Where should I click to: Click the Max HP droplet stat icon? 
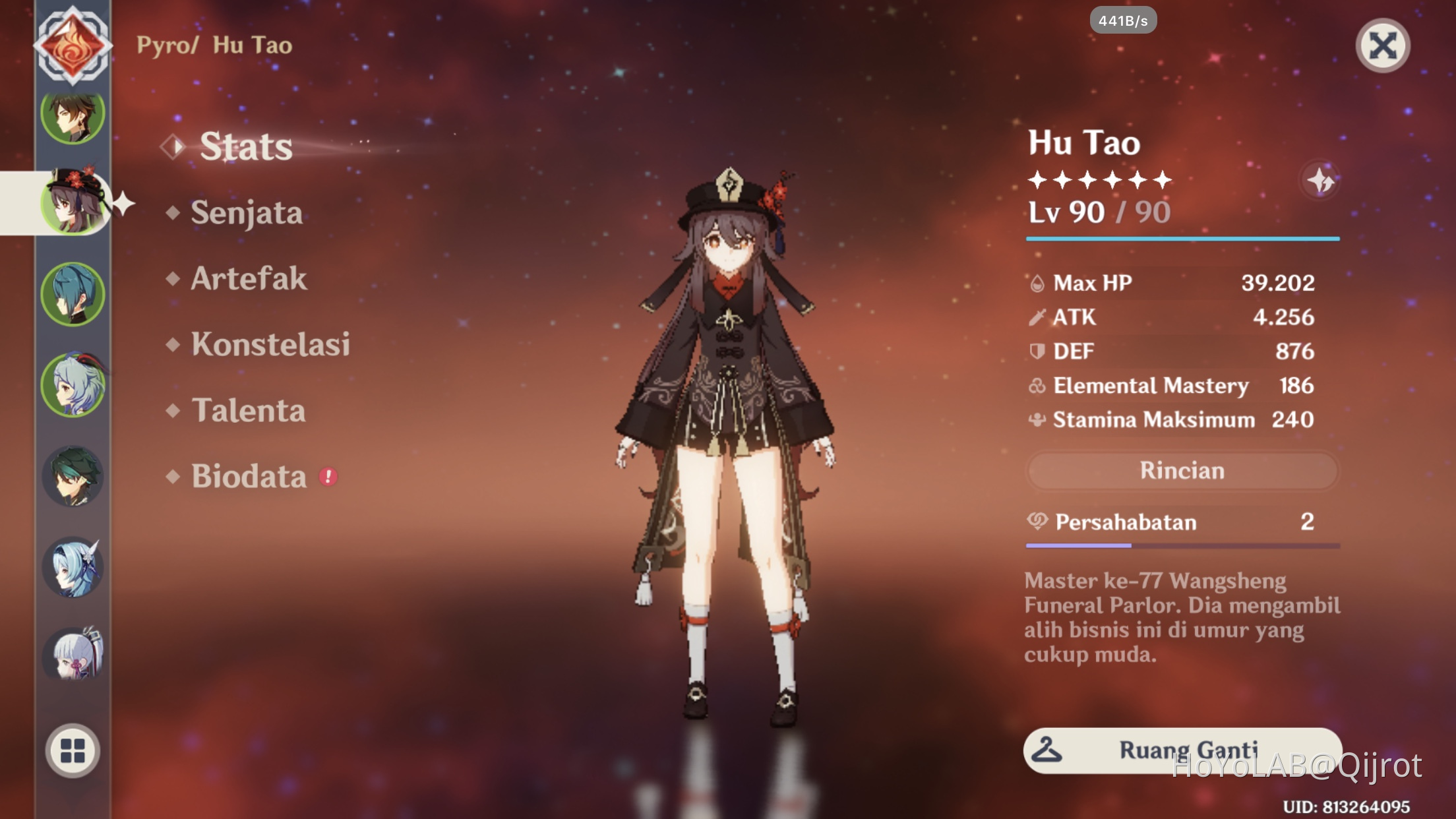click(1039, 284)
